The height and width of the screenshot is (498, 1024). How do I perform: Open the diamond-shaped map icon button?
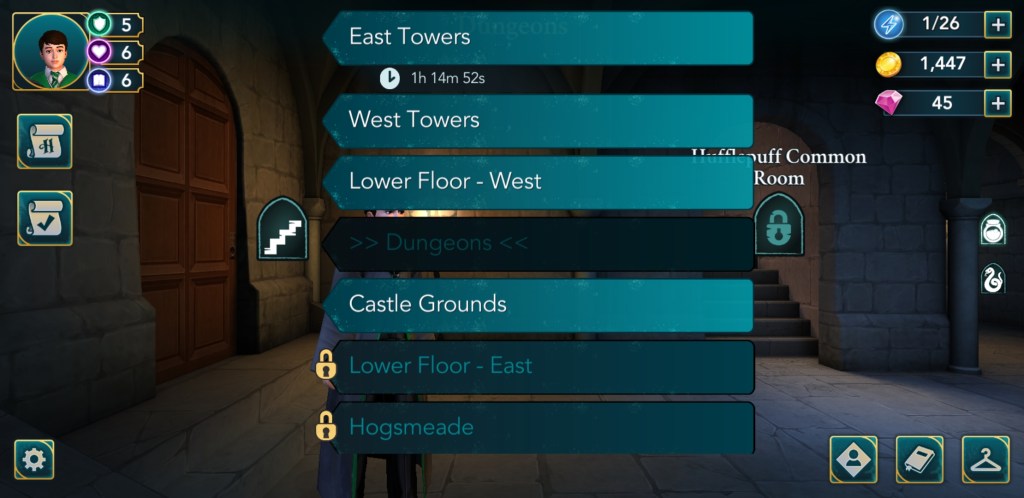pyautogui.click(x=853, y=460)
